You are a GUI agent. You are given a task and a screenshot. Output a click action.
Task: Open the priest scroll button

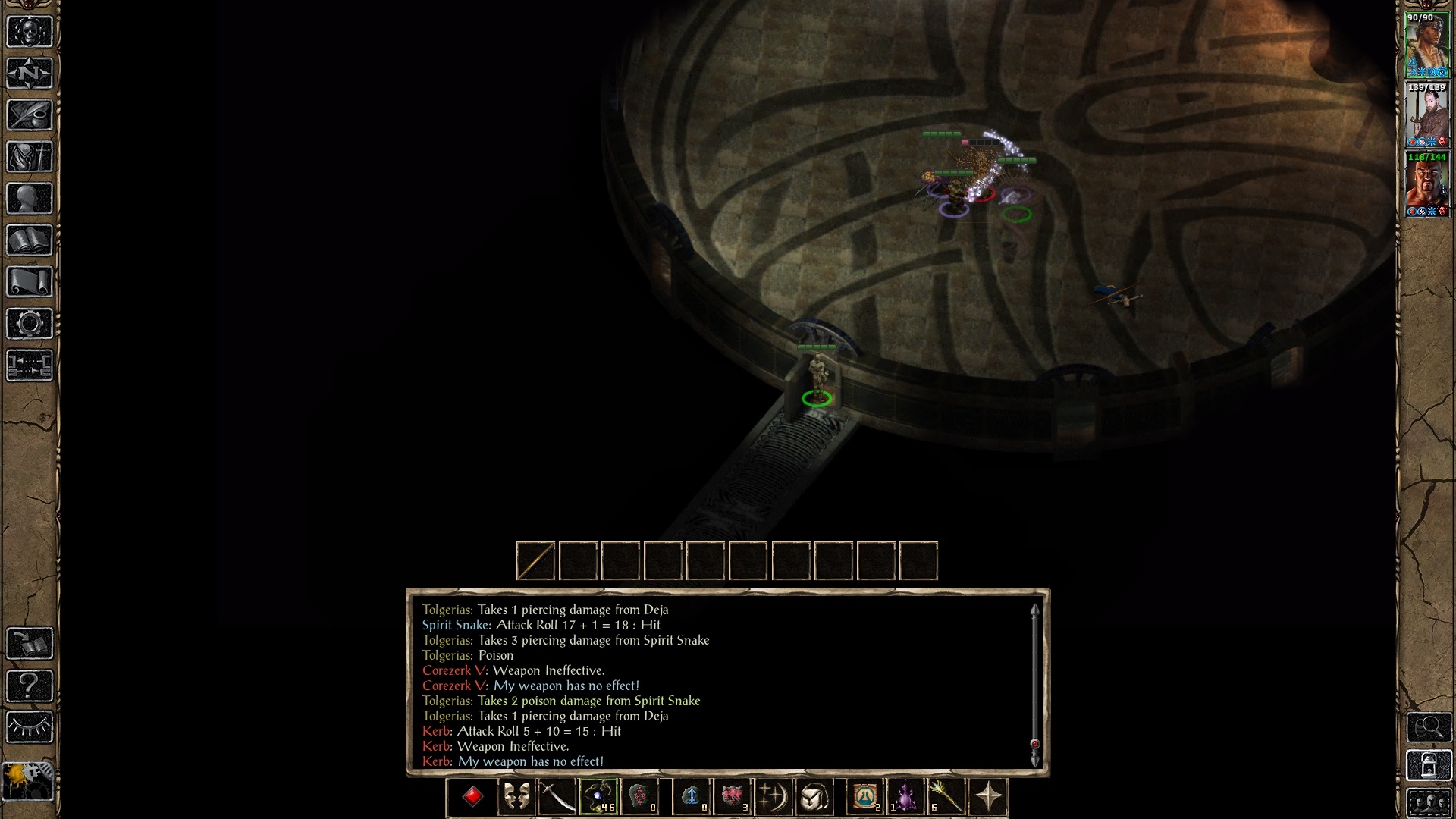click(x=30, y=282)
